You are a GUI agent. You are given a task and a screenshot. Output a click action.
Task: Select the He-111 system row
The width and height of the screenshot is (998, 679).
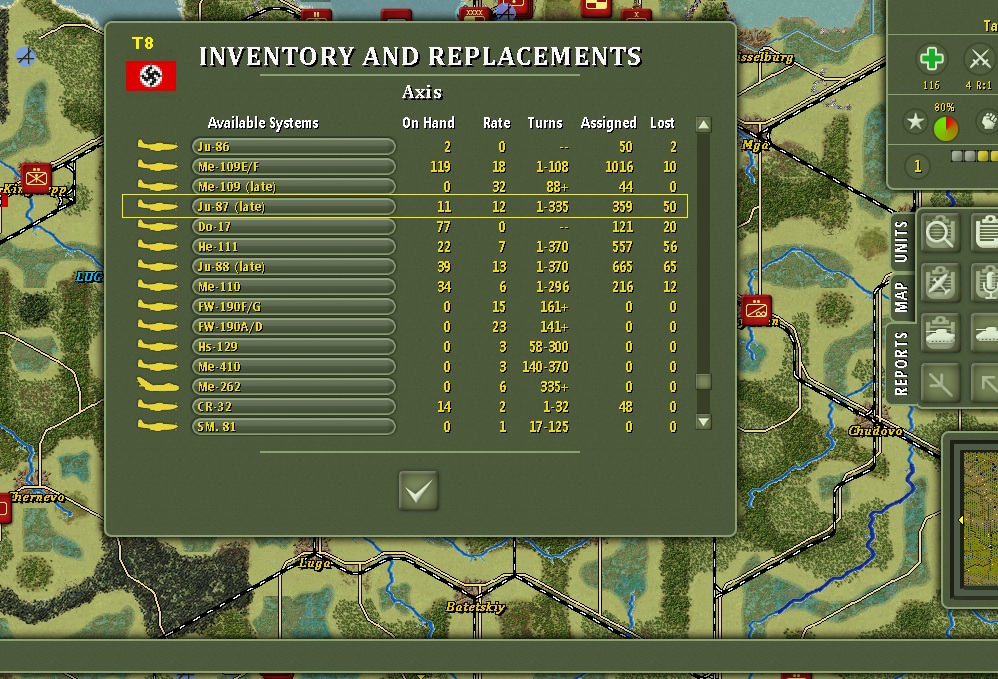293,247
